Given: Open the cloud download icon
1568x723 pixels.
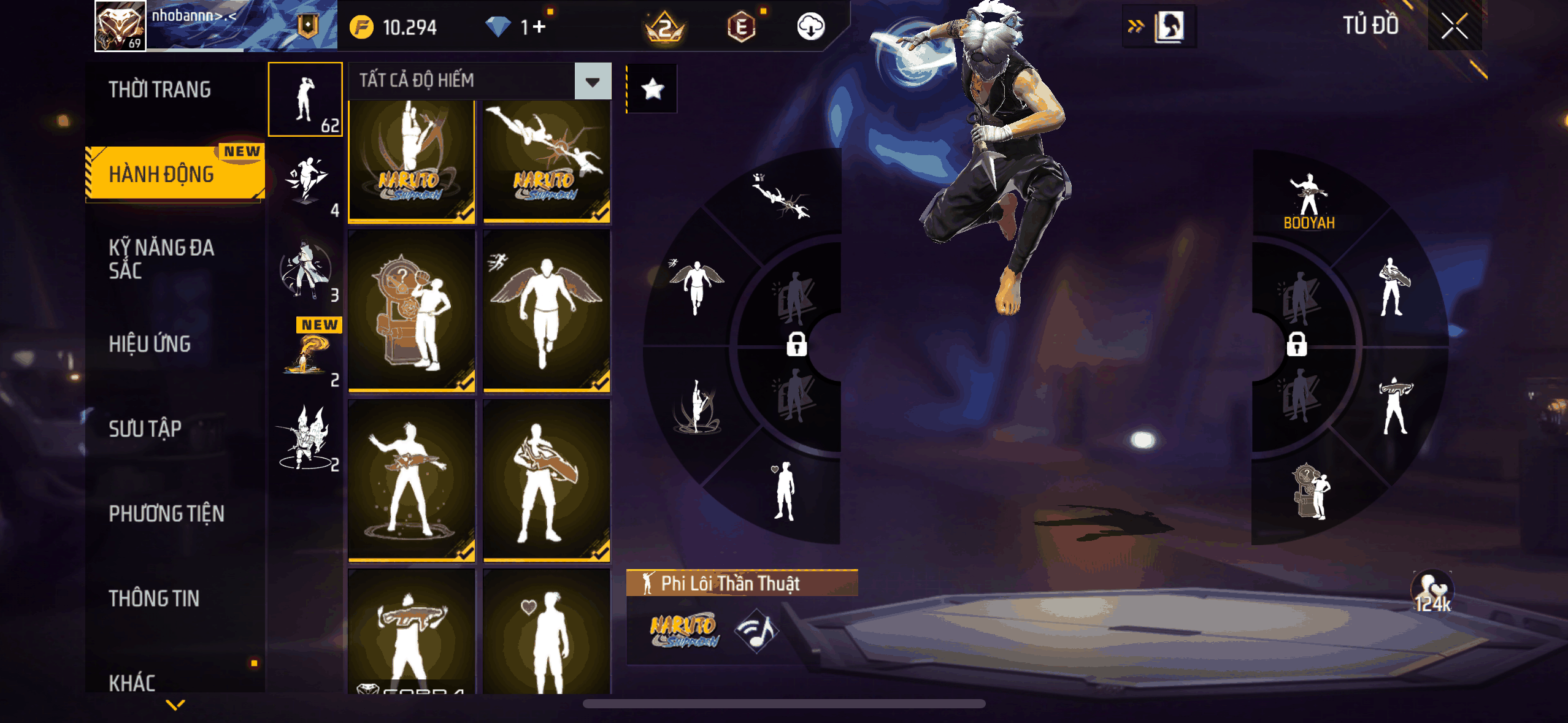Looking at the screenshot, I should click(x=810, y=27).
